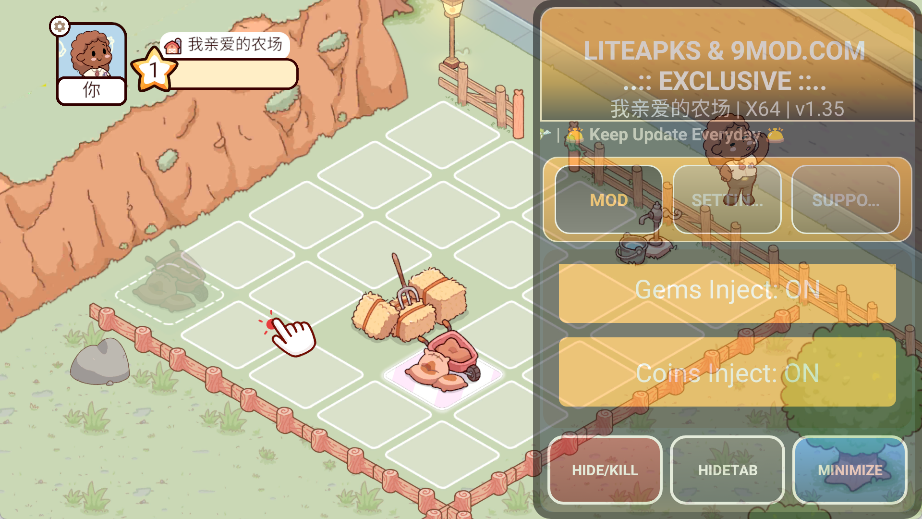922x519 pixels.
Task: Open the SUPPORT tab in mod menu
Action: point(845,200)
